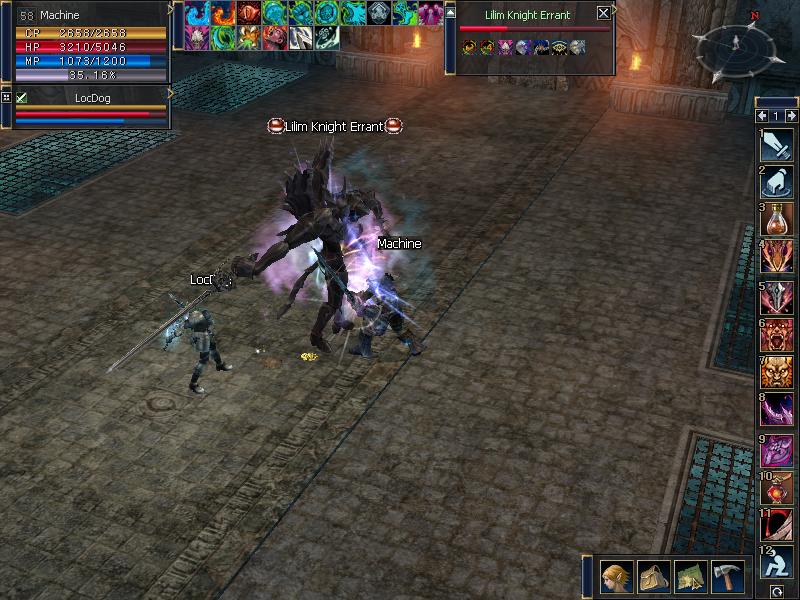Viewport: 800px width, 600px height.
Task: Use the sword attack action in slot 1
Action: pyautogui.click(x=777, y=146)
